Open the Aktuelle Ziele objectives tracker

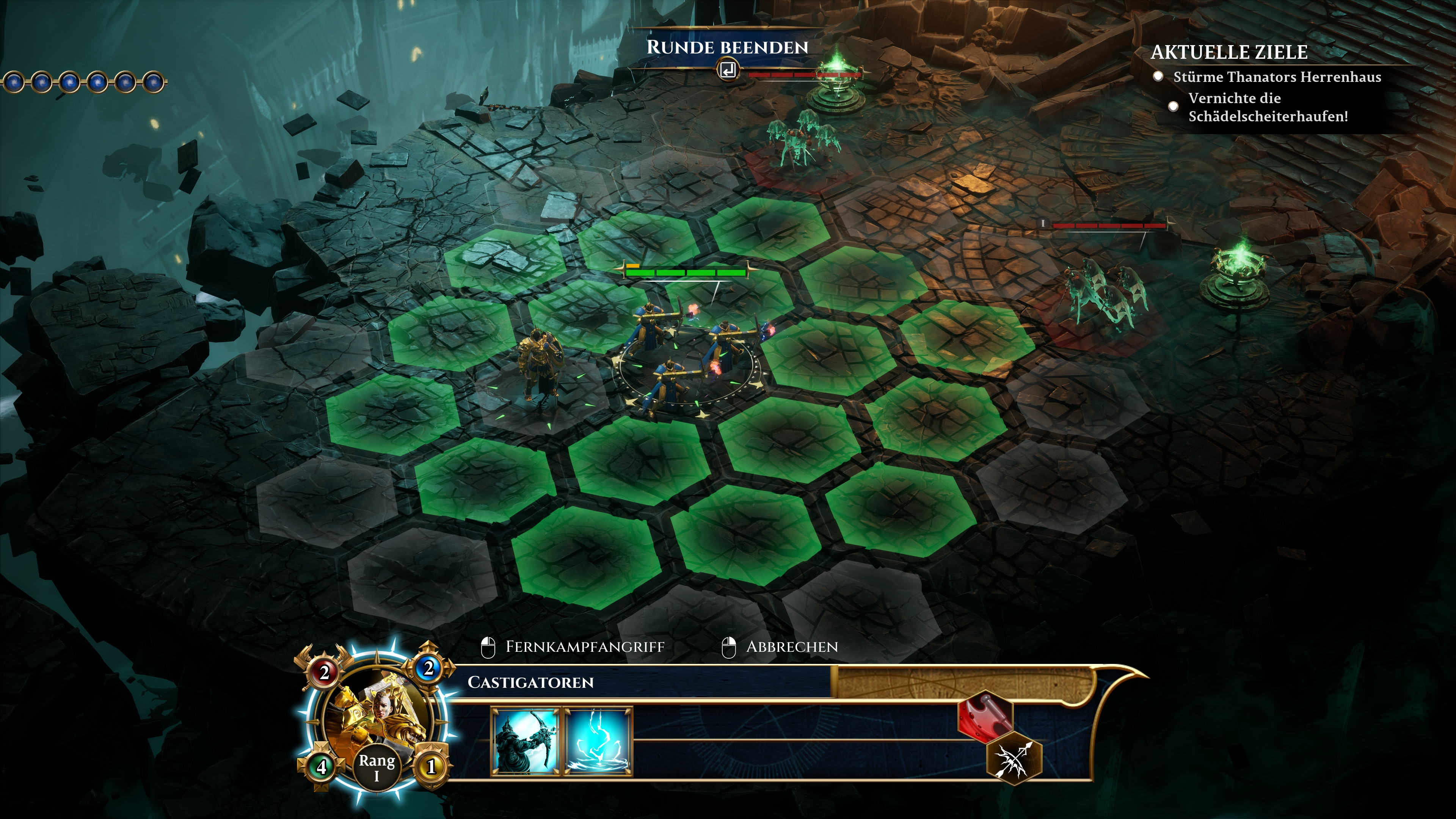pos(1229,53)
